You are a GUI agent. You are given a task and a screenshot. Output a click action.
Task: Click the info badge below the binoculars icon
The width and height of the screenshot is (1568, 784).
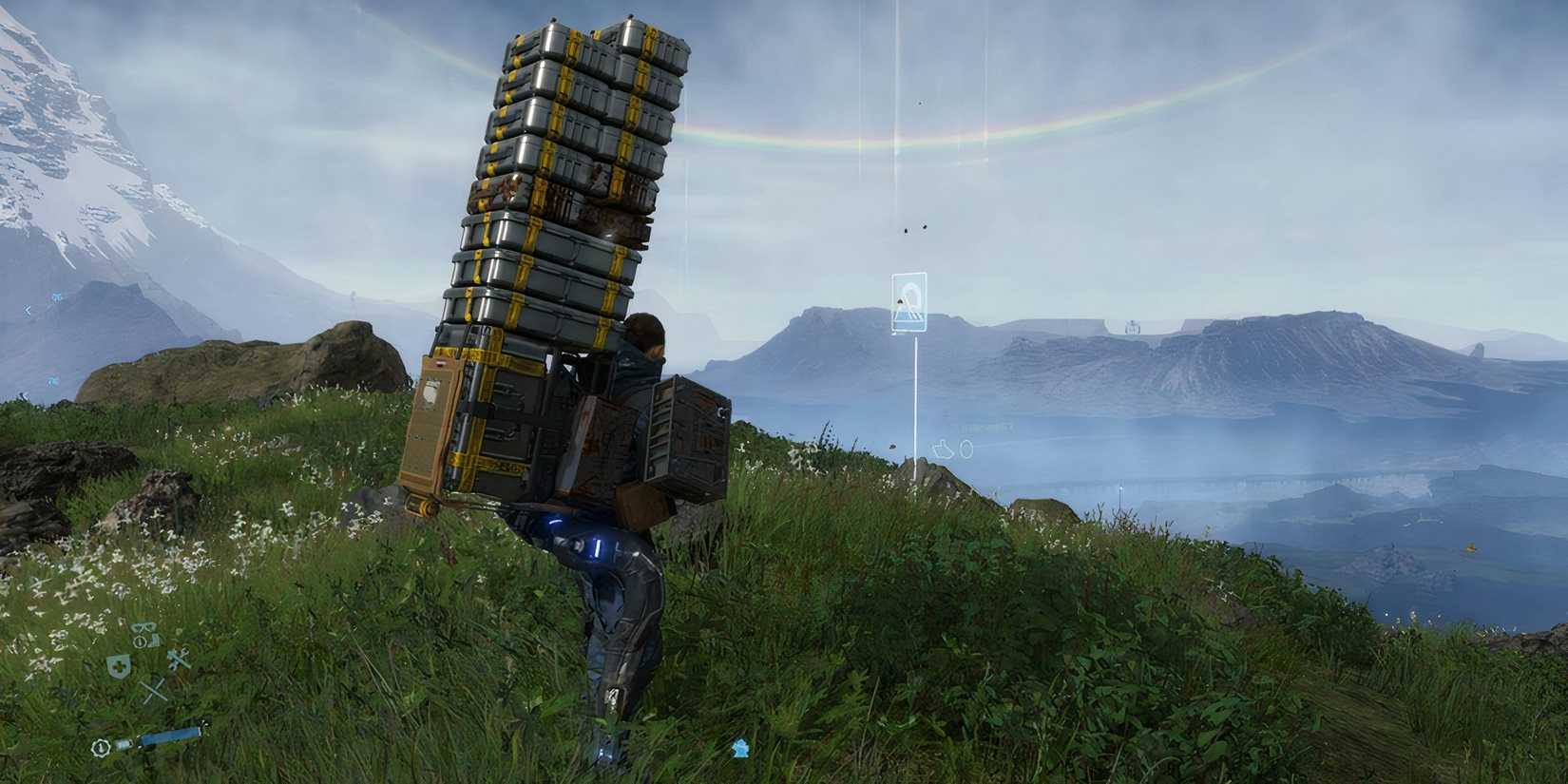coord(140,641)
